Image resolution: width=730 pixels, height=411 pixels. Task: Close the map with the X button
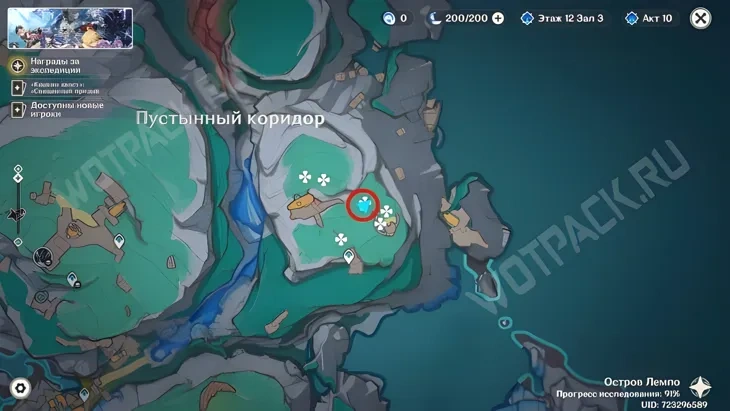[x=701, y=18]
